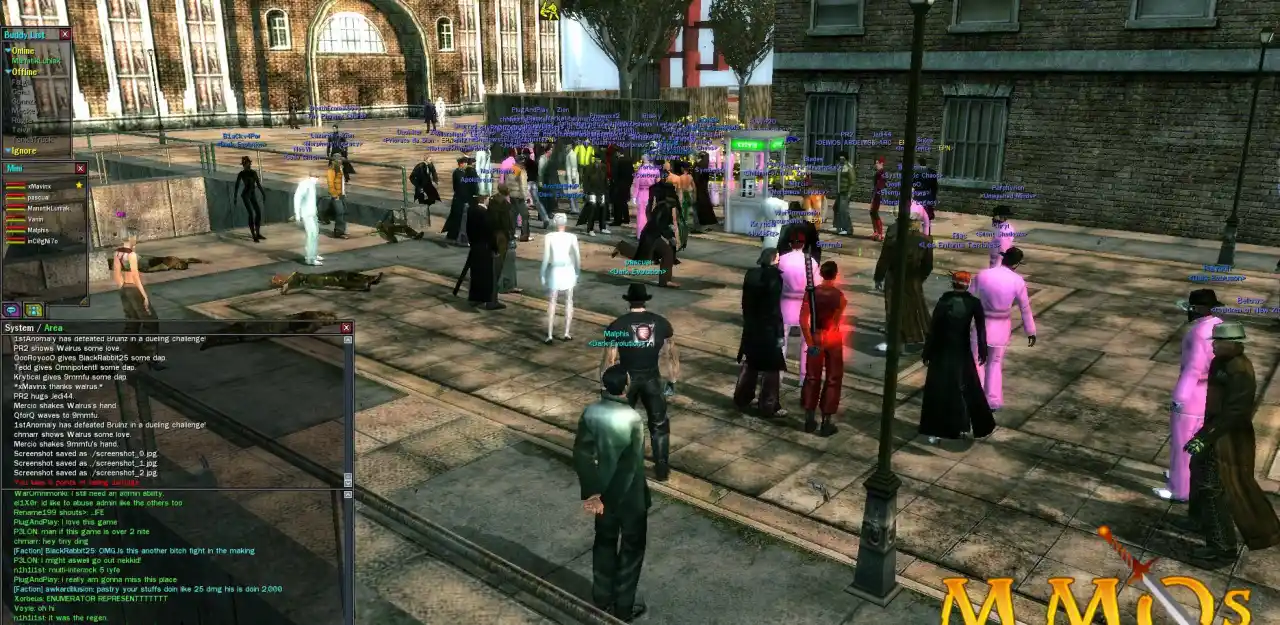This screenshot has height=625, width=1280.
Task: Close the Buddy List panel
Action: (65, 34)
